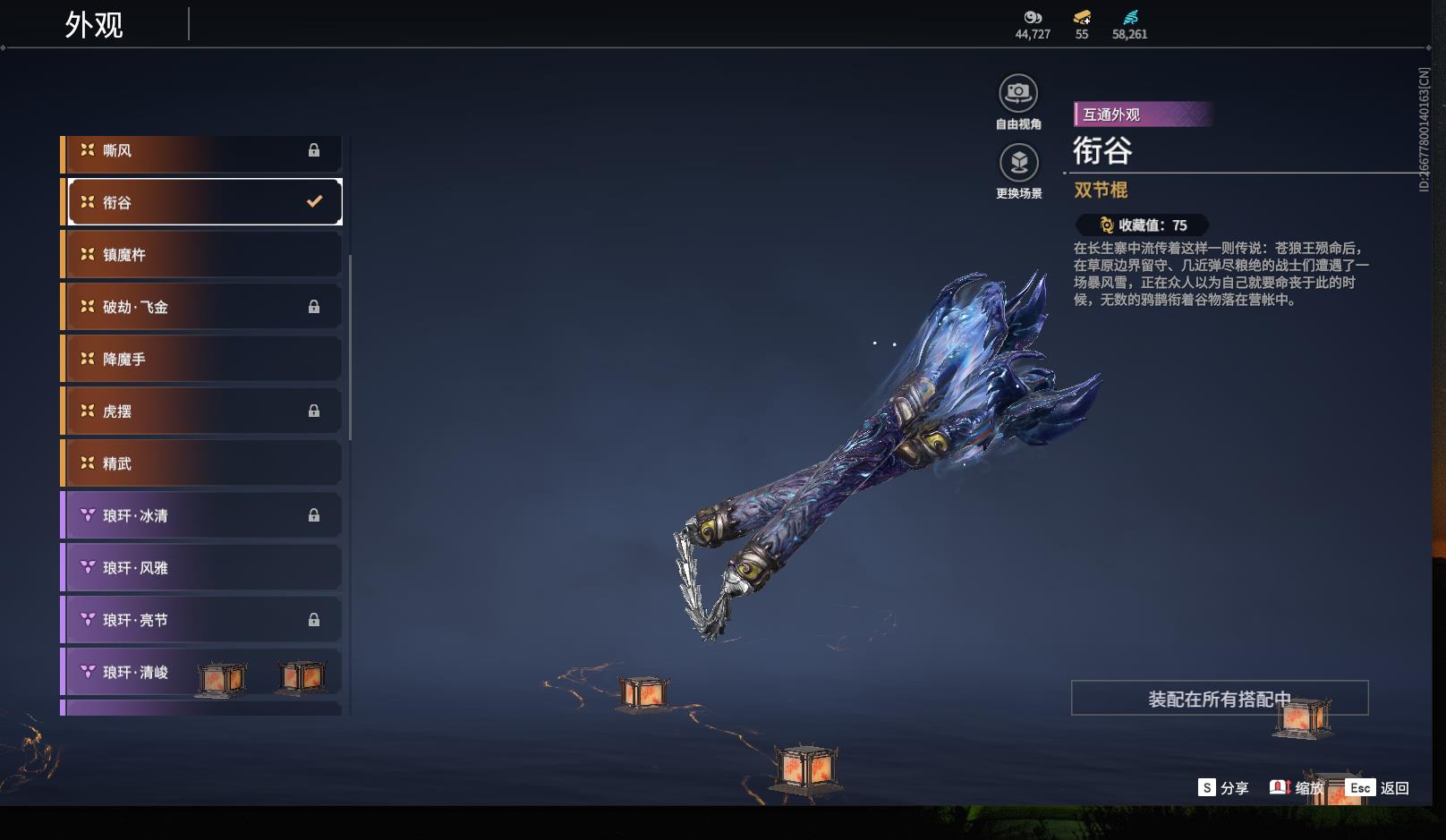The height and width of the screenshot is (840, 1446).
Task: Select the 嘶风 skin entry
Action: coord(201,151)
